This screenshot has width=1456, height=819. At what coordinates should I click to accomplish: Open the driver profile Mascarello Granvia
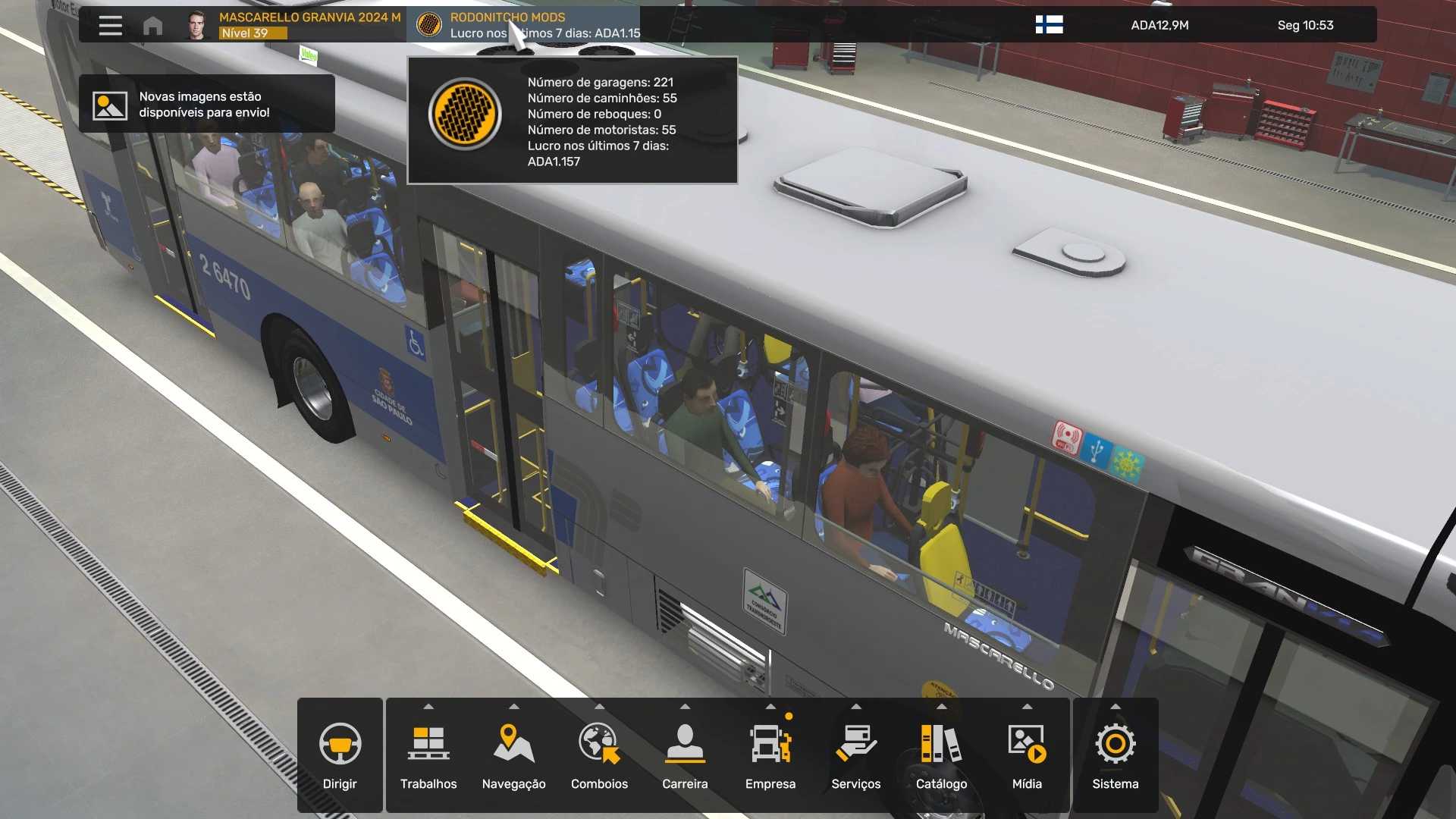coord(296,25)
